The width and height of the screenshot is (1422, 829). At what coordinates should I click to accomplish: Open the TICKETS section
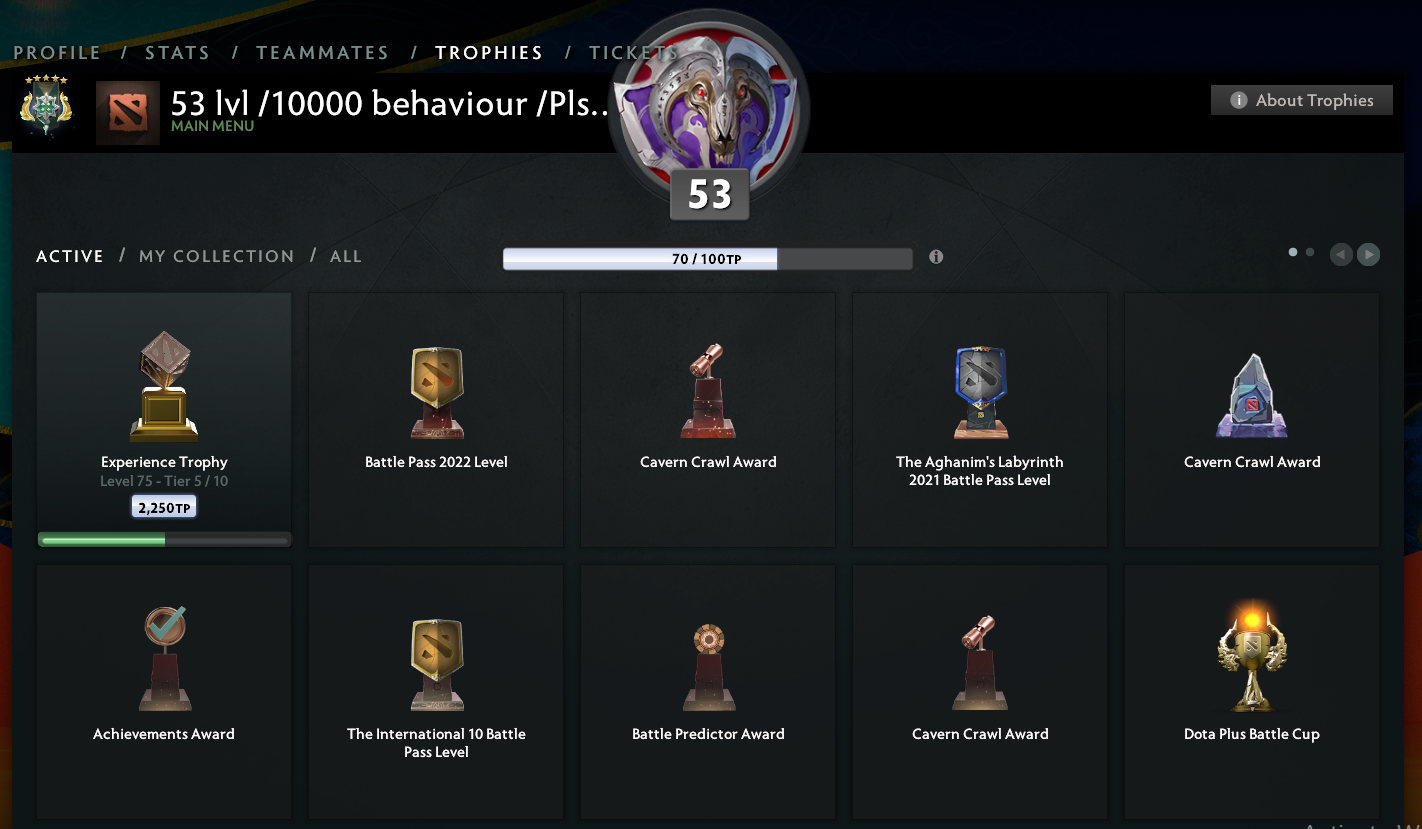point(633,52)
